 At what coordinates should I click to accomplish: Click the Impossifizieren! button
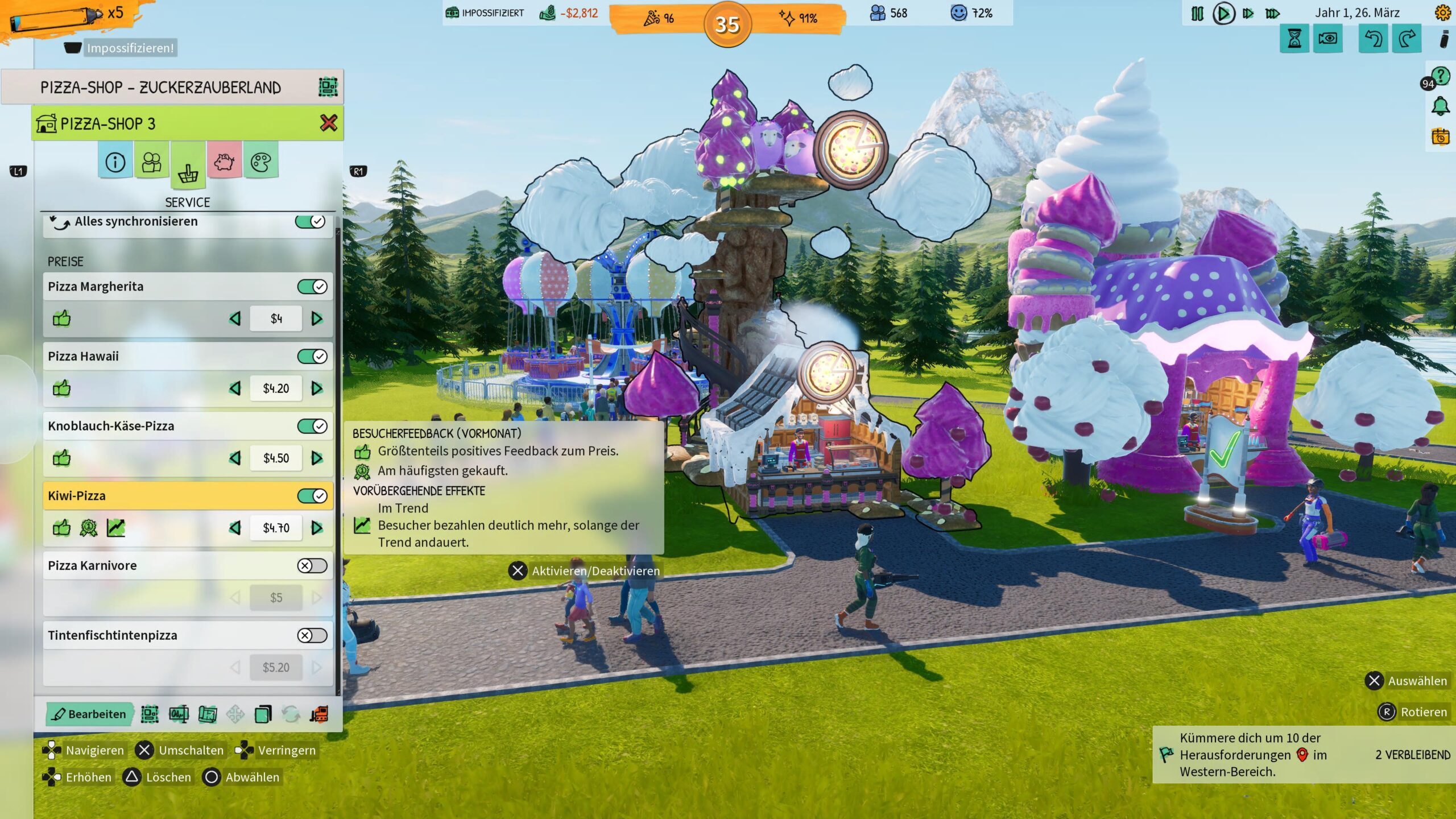130,48
